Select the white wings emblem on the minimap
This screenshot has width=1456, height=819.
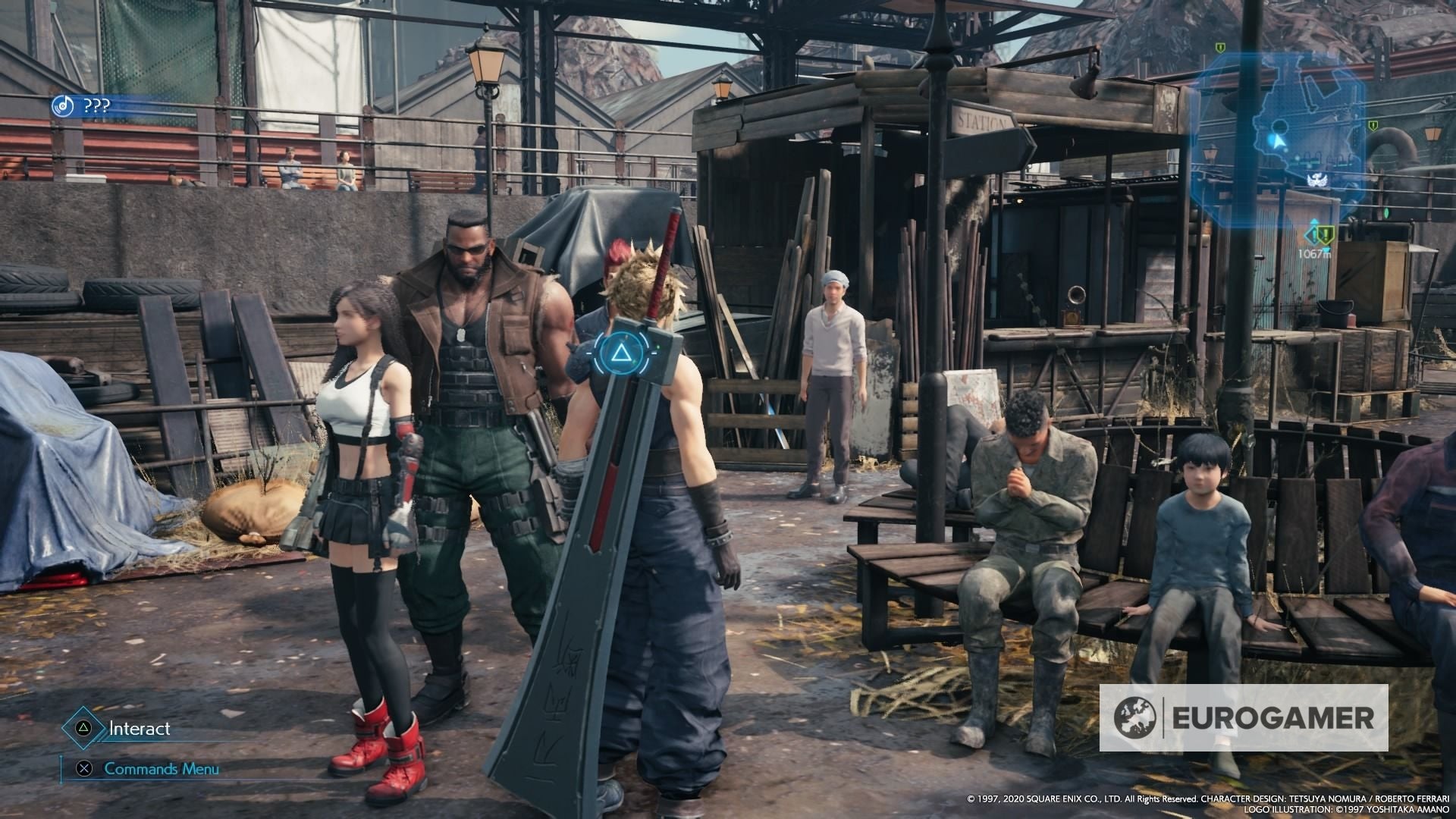tap(1317, 178)
